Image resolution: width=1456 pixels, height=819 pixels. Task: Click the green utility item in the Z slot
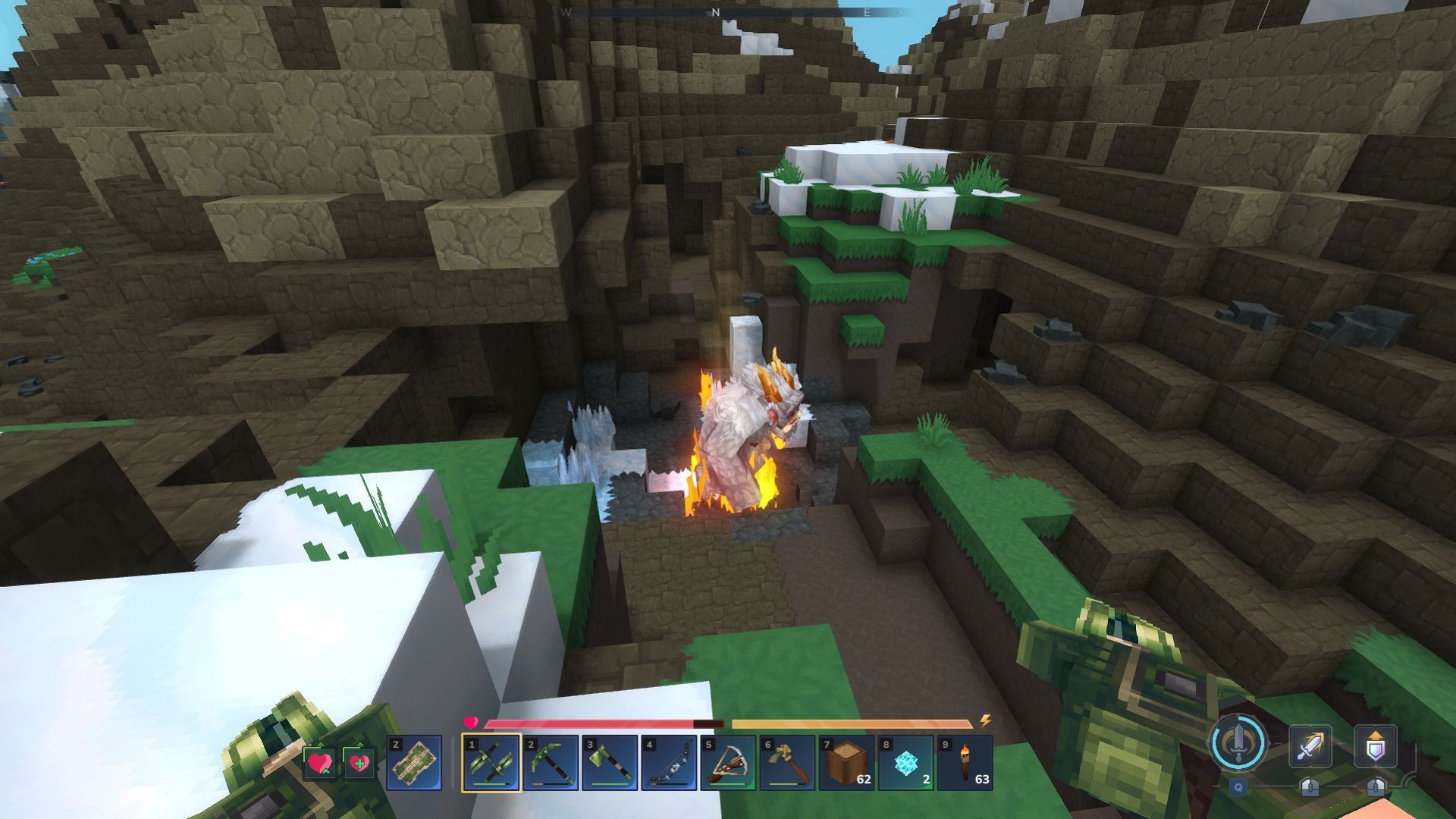(x=414, y=763)
